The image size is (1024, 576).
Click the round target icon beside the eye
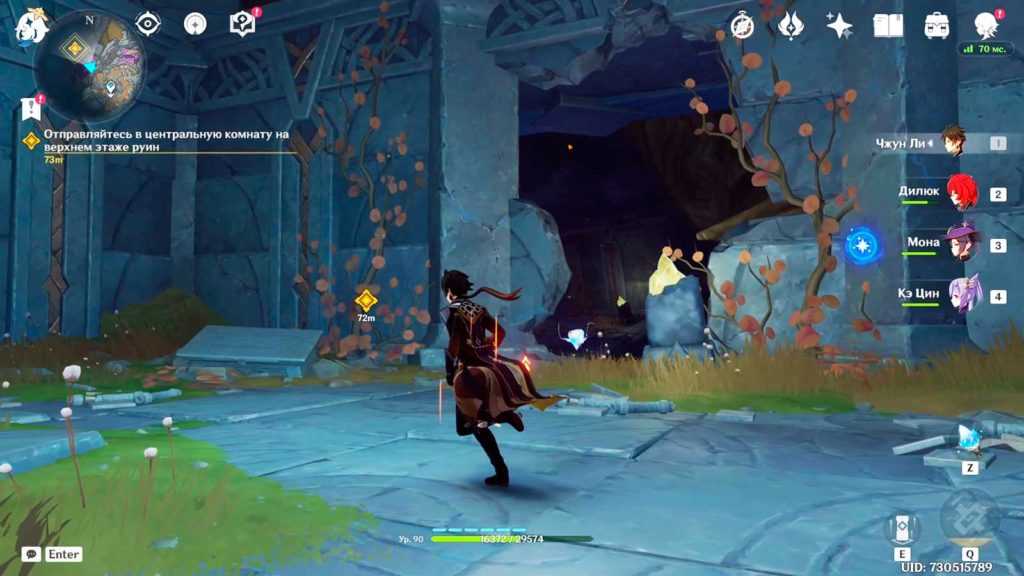point(196,23)
